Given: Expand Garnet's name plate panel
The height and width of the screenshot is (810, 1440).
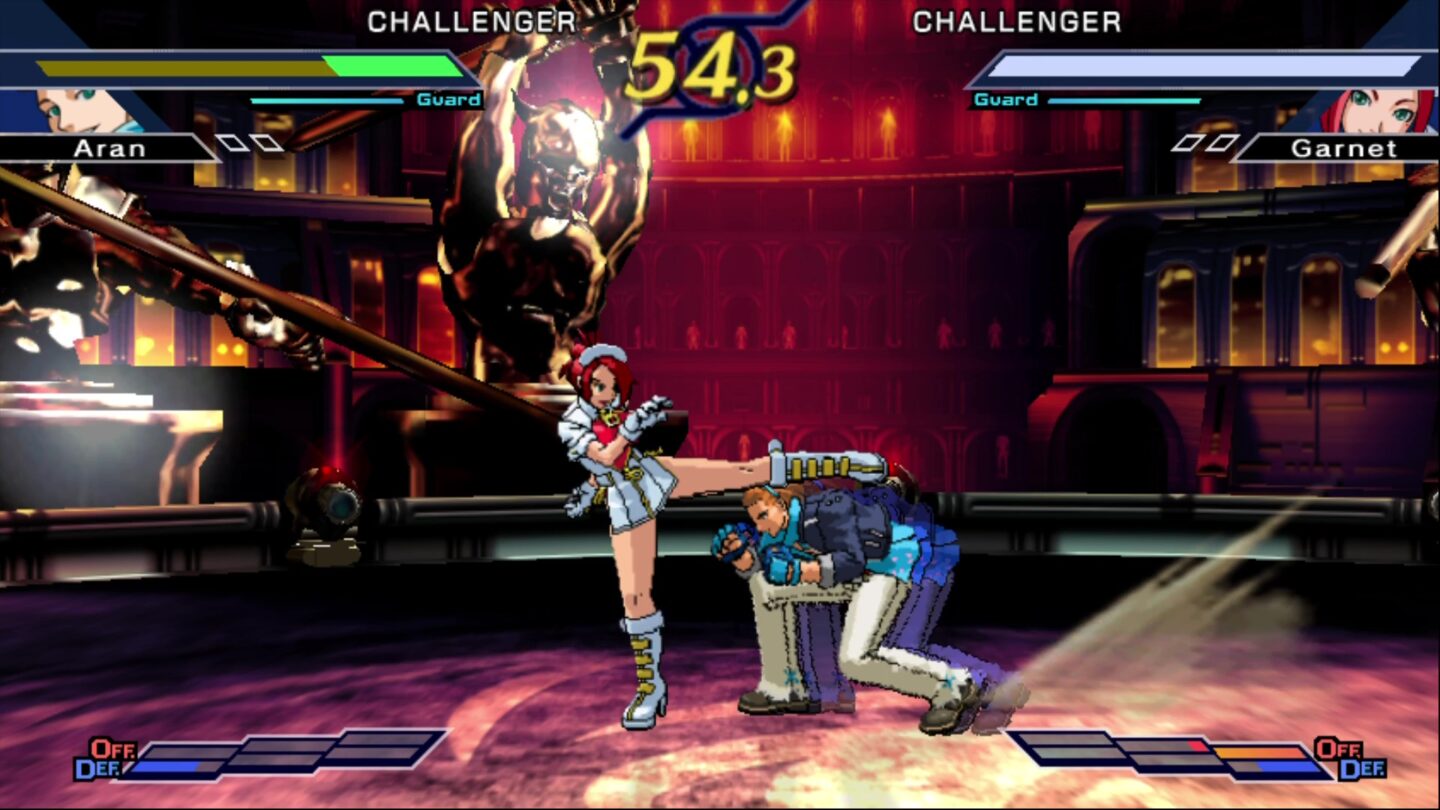Looking at the screenshot, I should [1345, 149].
